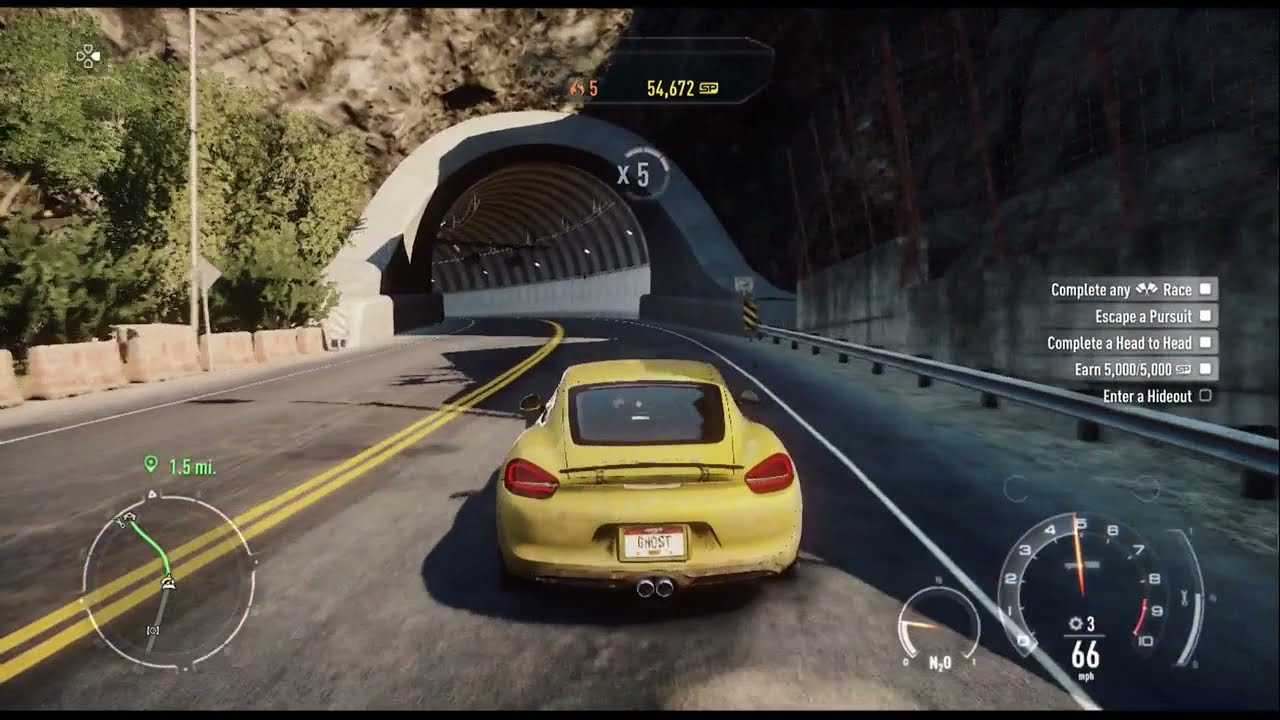The width and height of the screenshot is (1280, 720).
Task: Tick the Complete a Head to Head checkbox
Action: tap(1205, 343)
